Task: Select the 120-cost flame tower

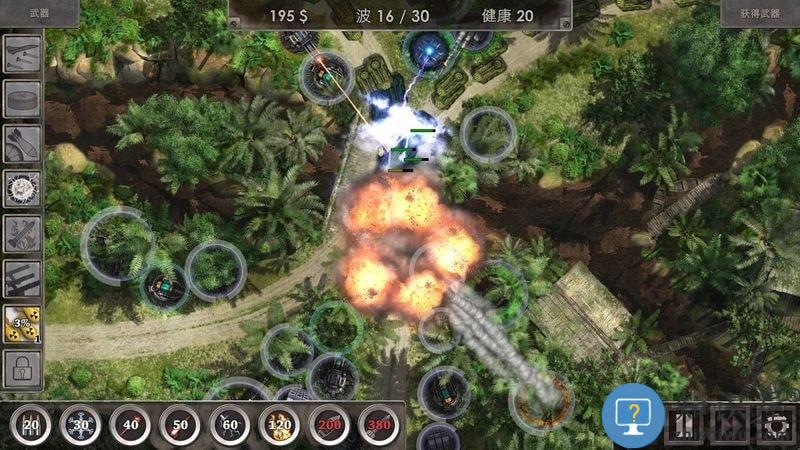Action: click(280, 425)
